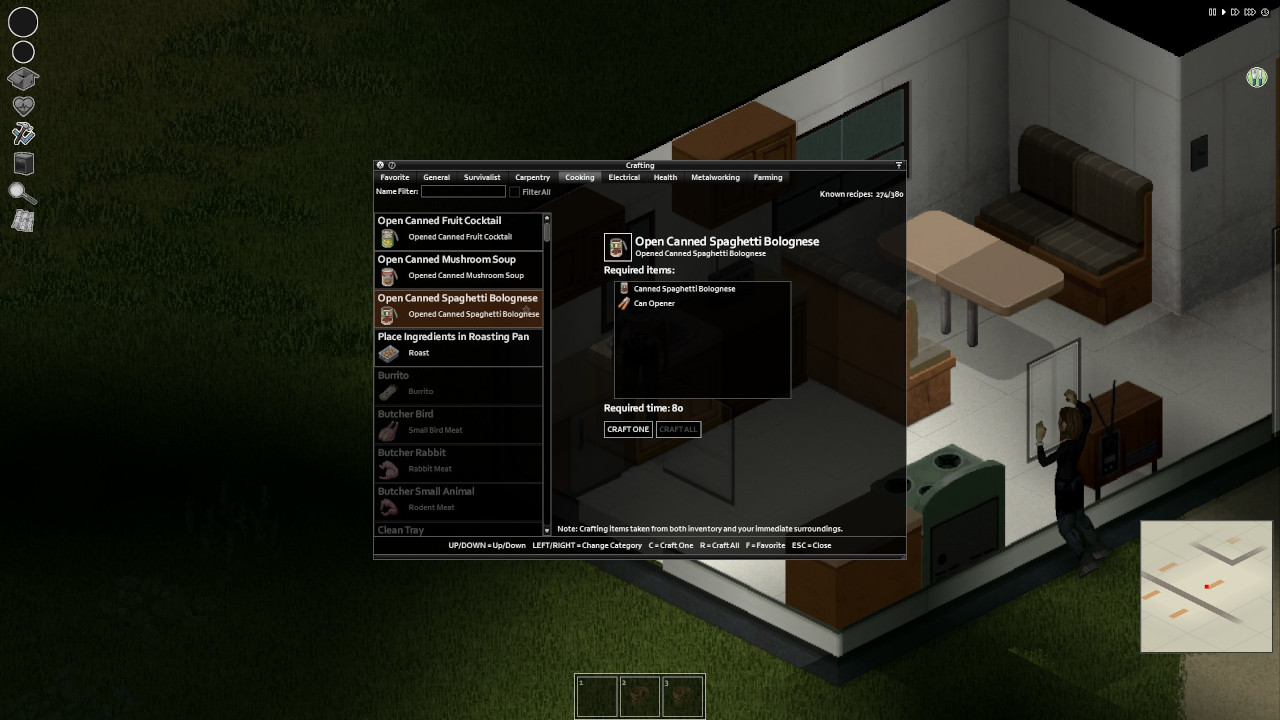Image resolution: width=1280 pixels, height=720 pixels.
Task: Click the pin icon on the Crafting window
Action: point(897,165)
